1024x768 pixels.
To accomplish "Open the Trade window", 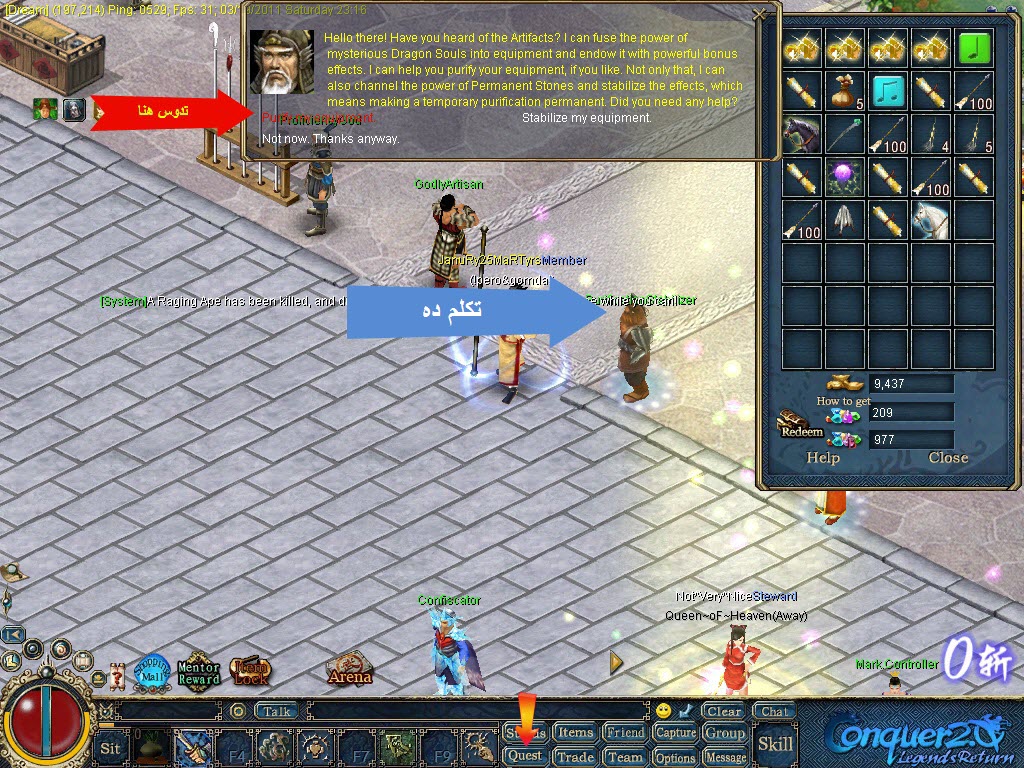I will click(x=575, y=756).
